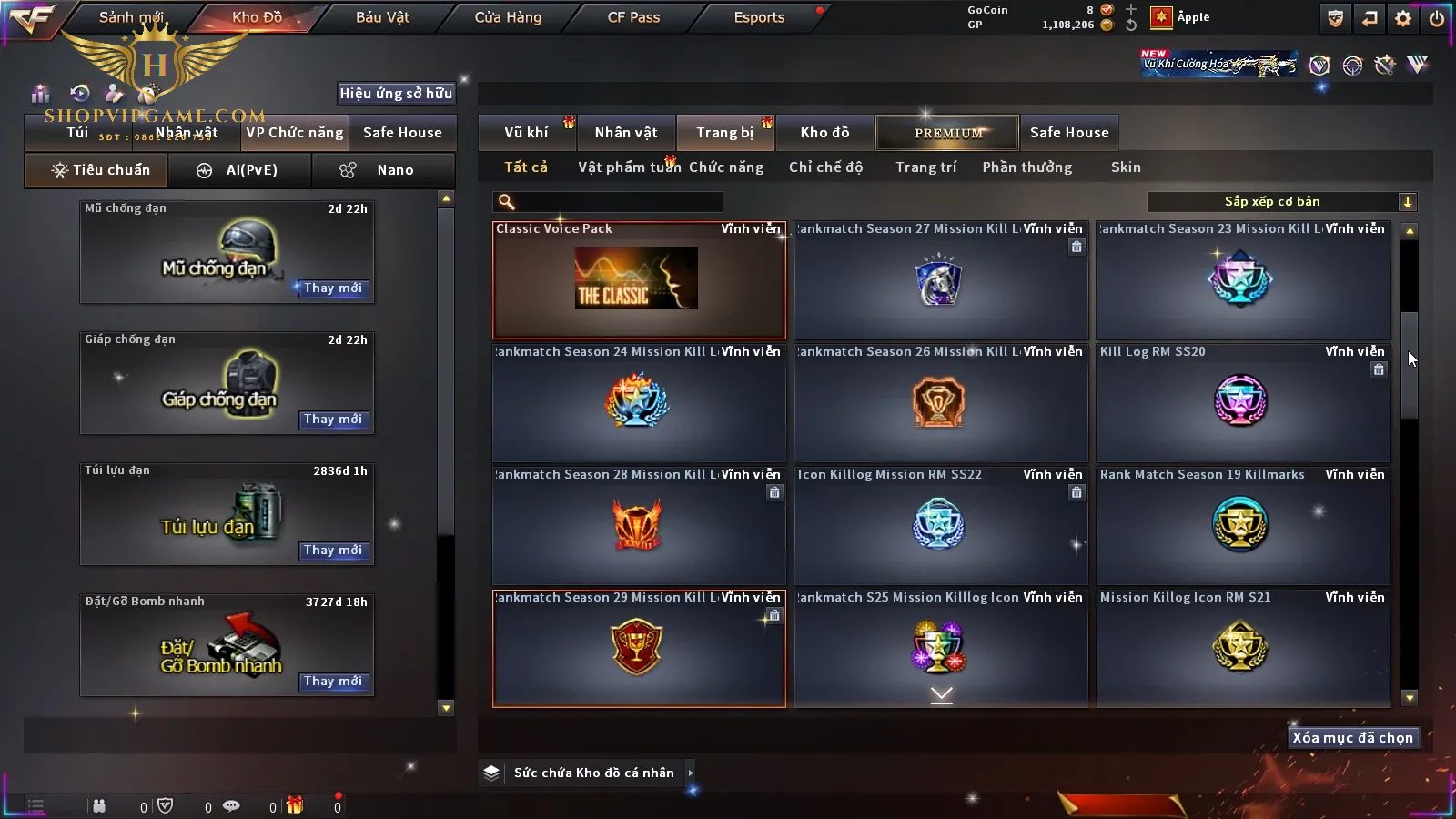Open the settings gear icon

coord(1403,18)
